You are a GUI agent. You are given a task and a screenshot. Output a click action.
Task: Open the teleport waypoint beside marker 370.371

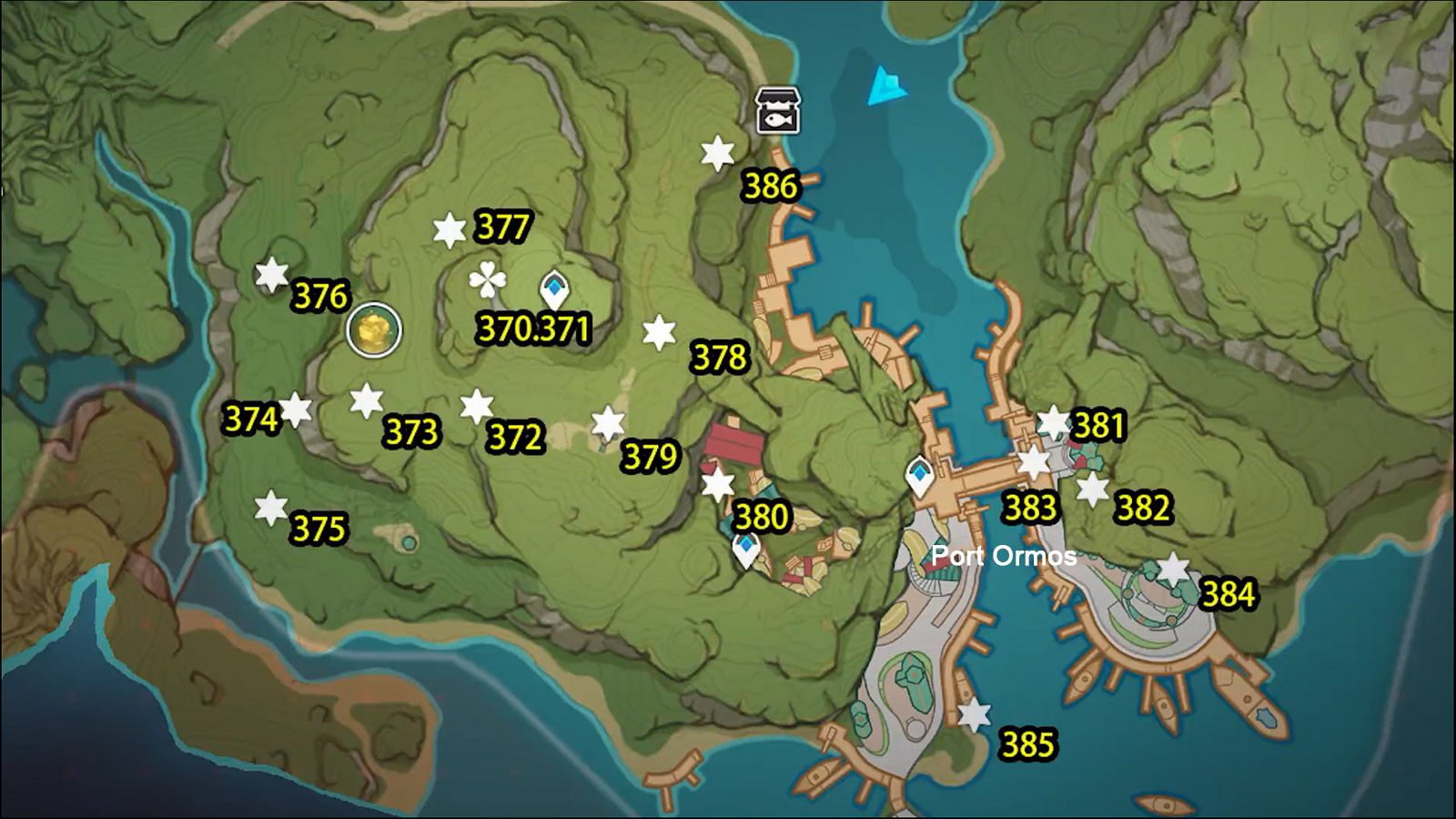(x=554, y=288)
